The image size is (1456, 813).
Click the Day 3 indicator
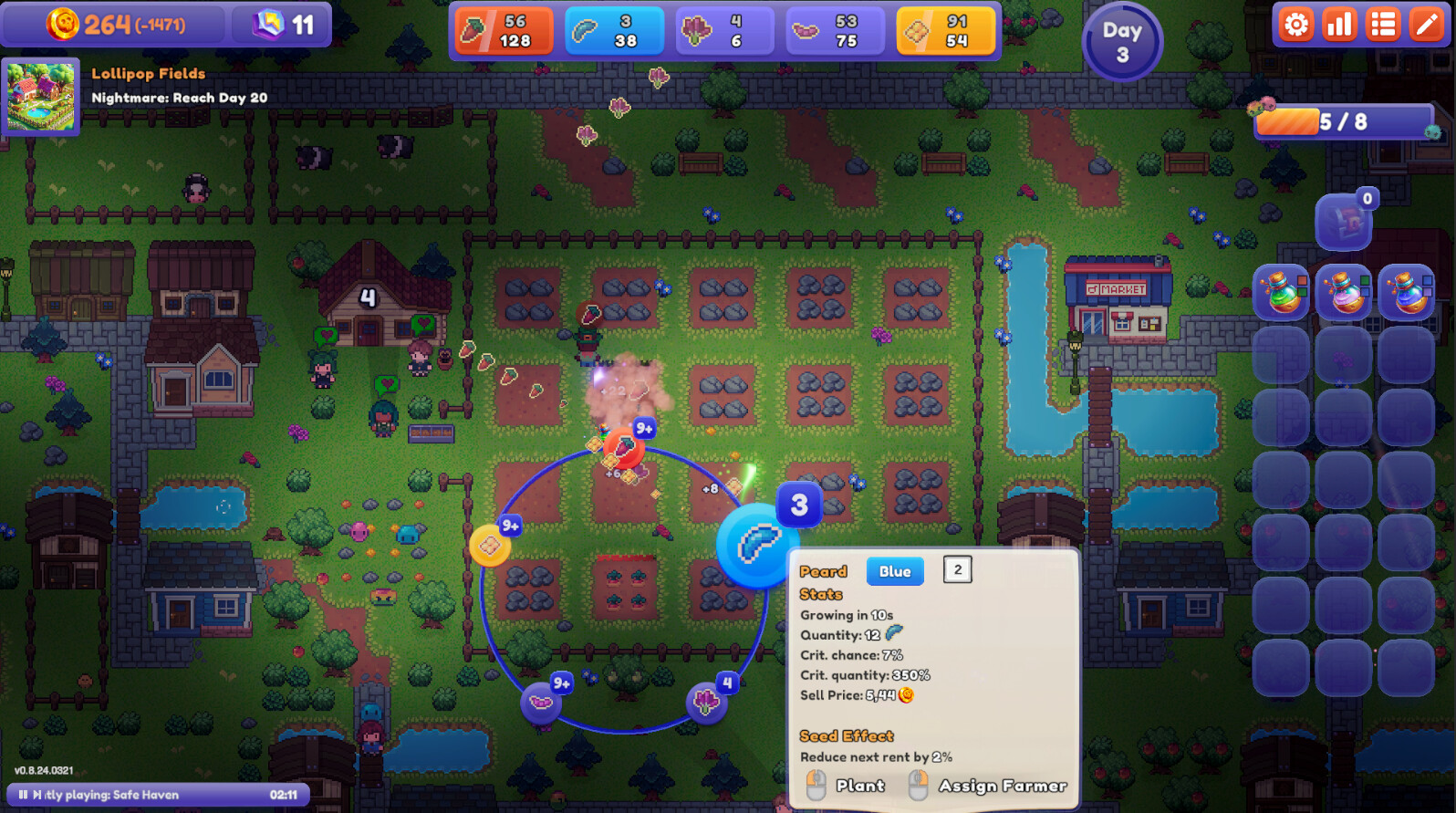pyautogui.click(x=1122, y=40)
